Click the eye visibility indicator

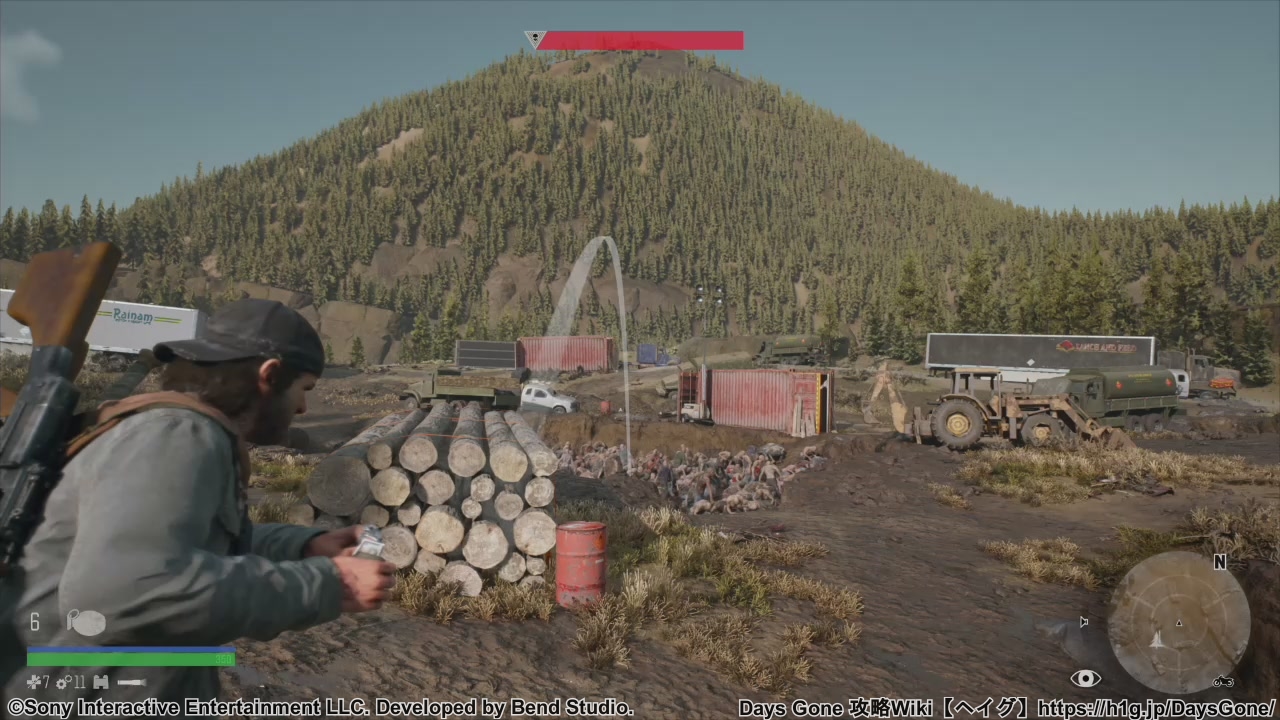[1085, 679]
